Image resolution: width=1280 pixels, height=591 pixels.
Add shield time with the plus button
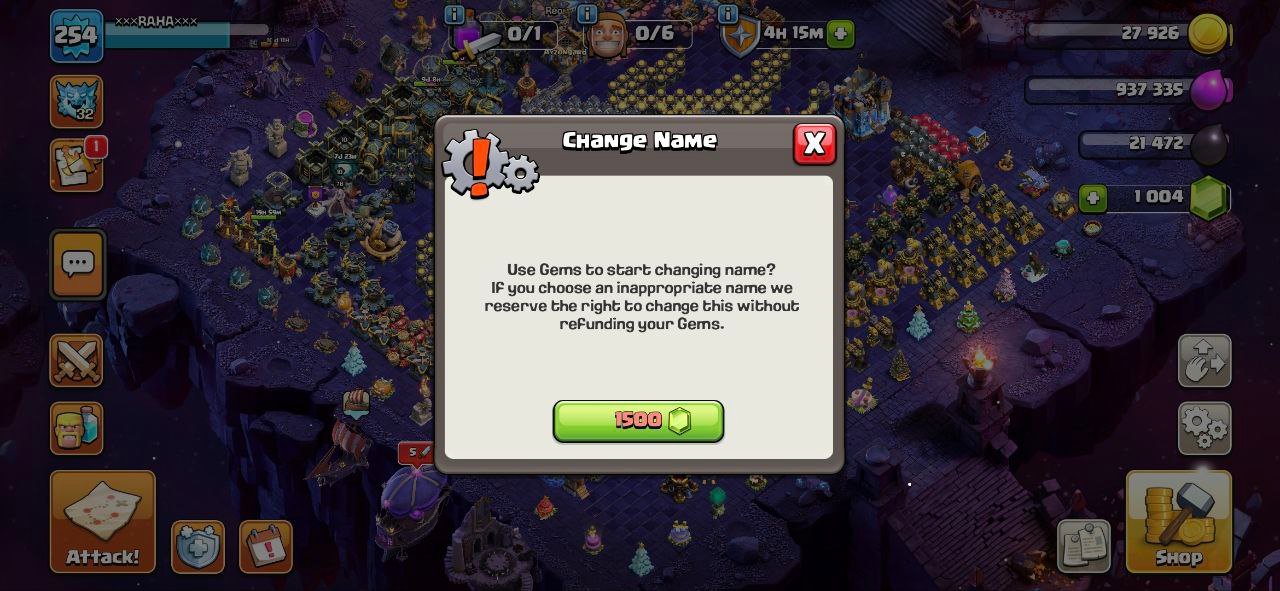(x=841, y=34)
